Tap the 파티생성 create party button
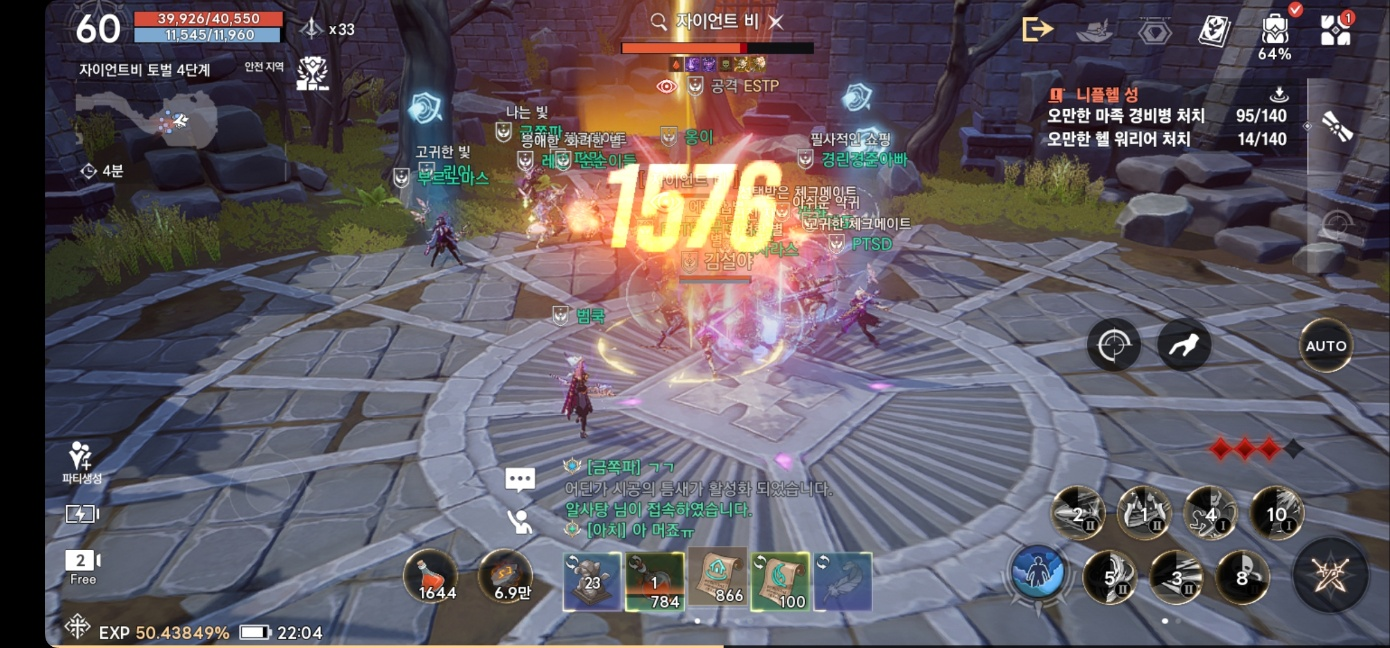Screen dimensions: 1390x648 tap(82, 463)
